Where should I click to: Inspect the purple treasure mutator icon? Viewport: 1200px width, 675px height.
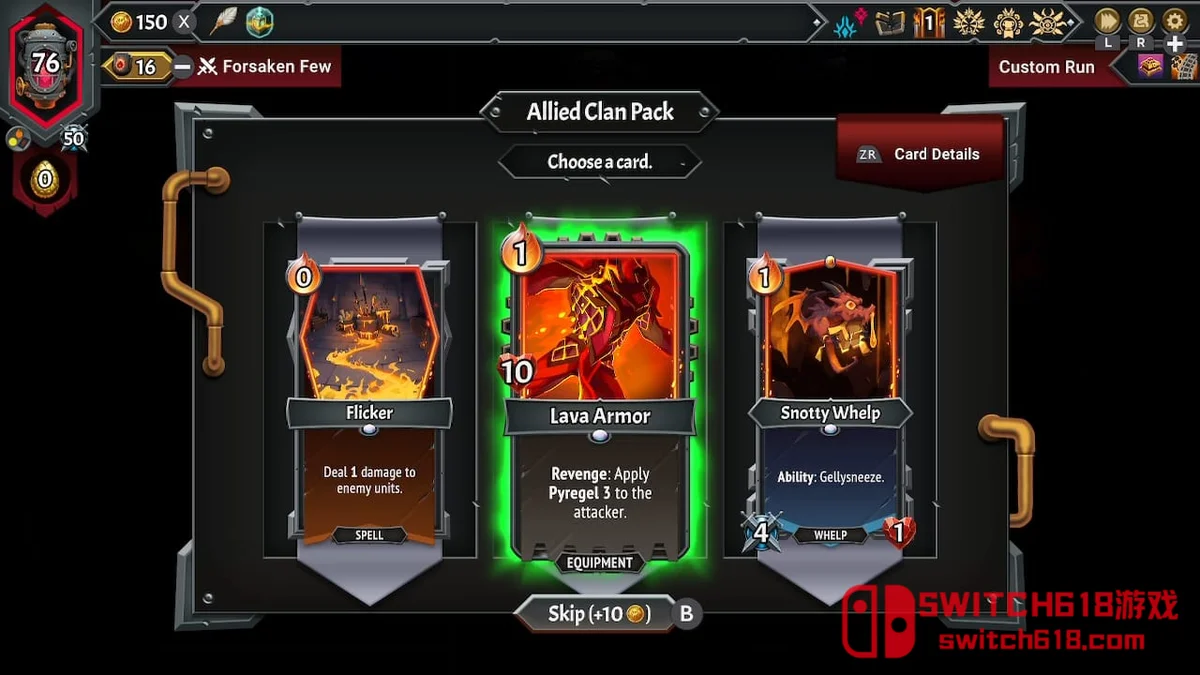(1150, 67)
